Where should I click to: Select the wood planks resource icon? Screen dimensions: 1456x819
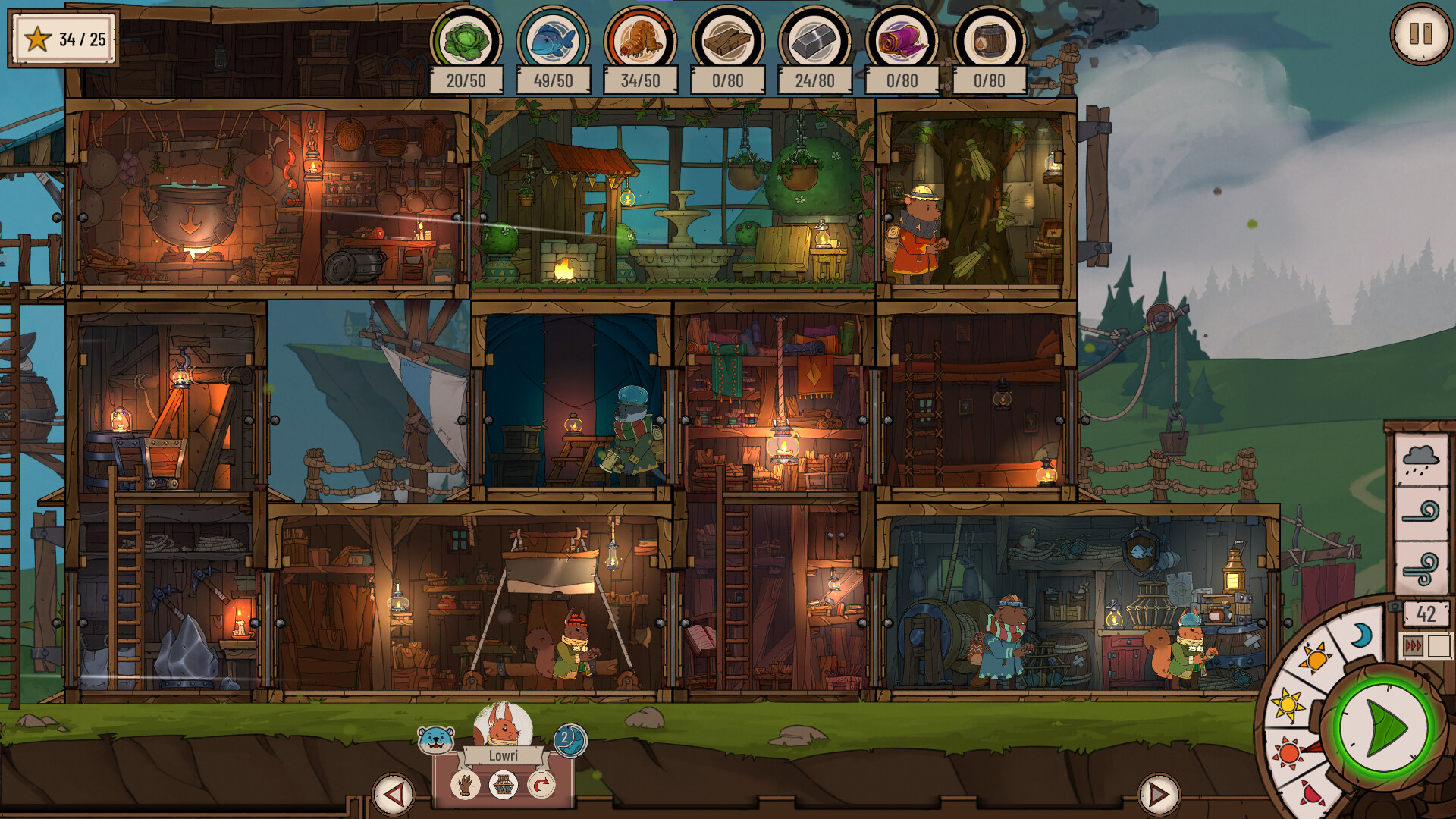(x=727, y=40)
